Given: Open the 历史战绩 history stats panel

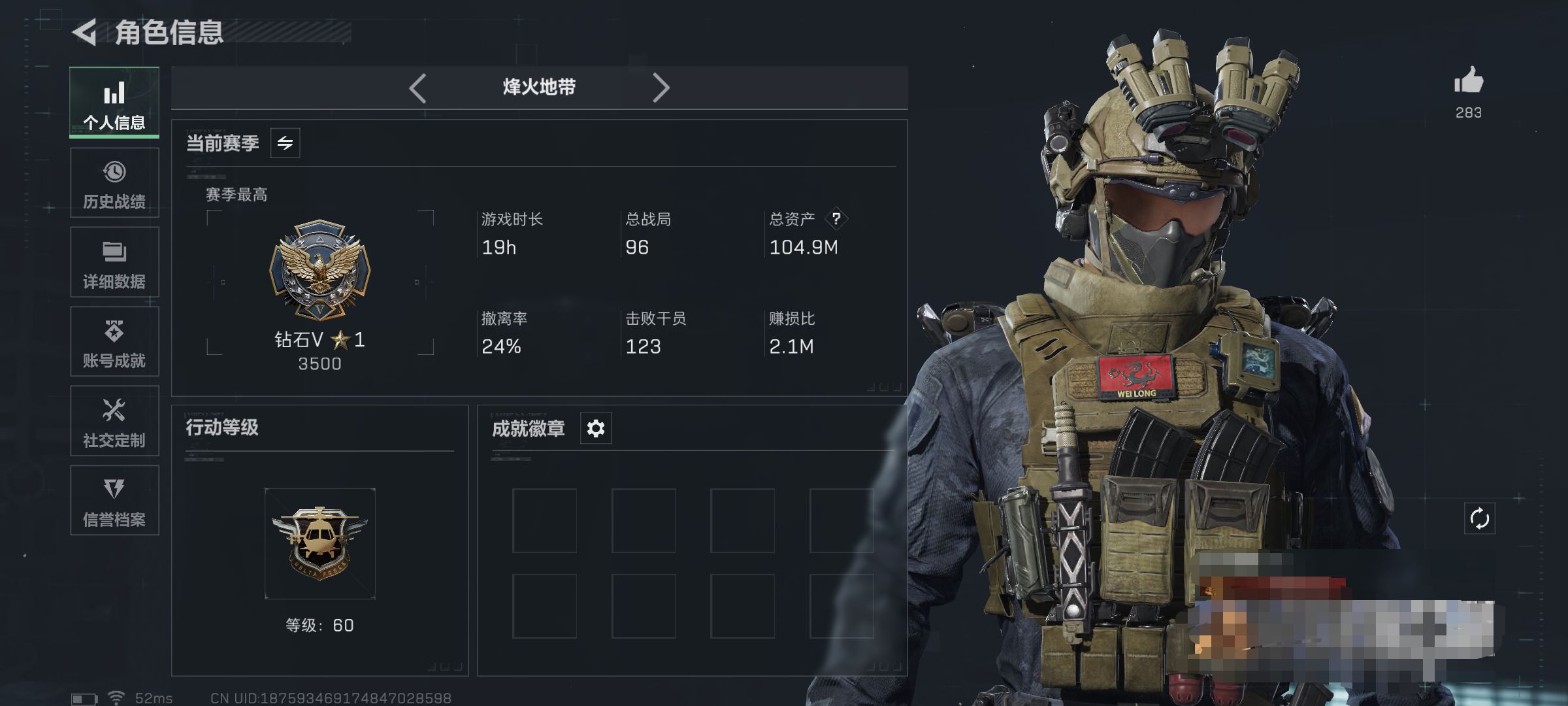Looking at the screenshot, I should [x=114, y=183].
